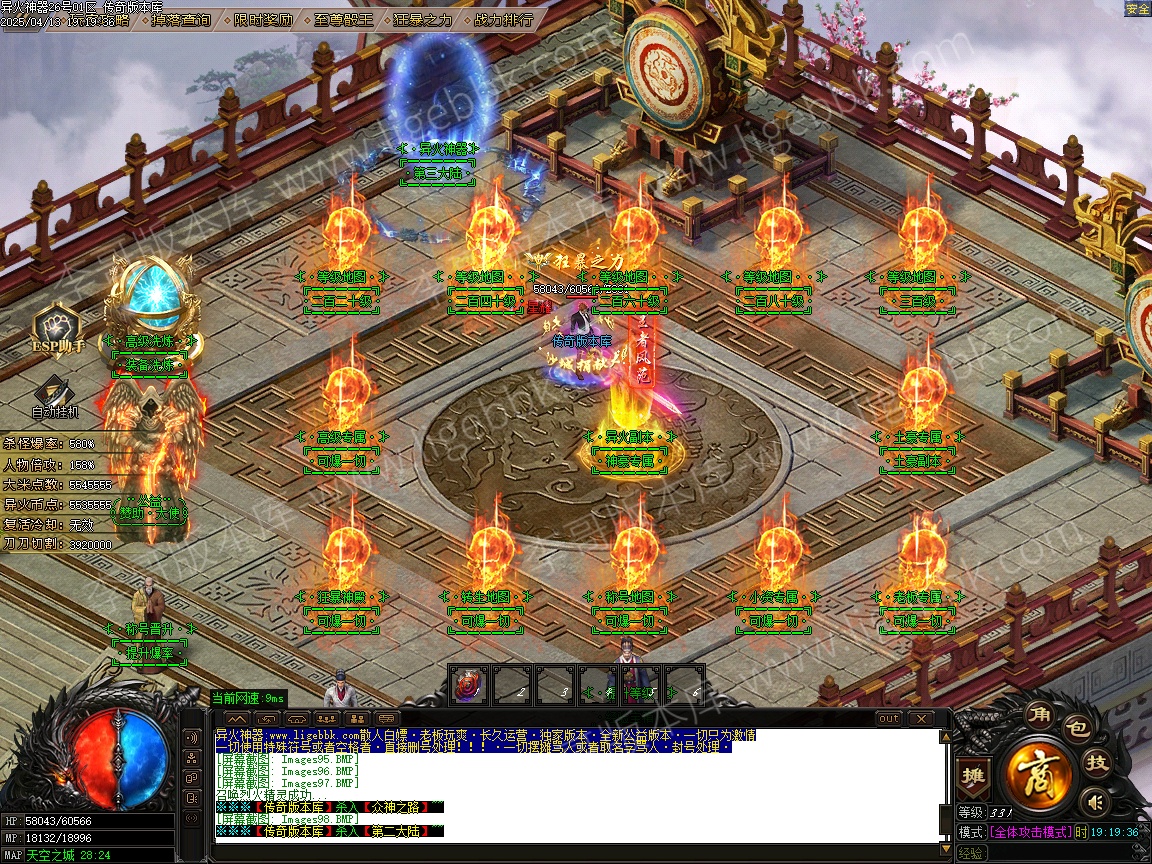Close the chat panel with X
The image size is (1152, 864).
pos(919,718)
